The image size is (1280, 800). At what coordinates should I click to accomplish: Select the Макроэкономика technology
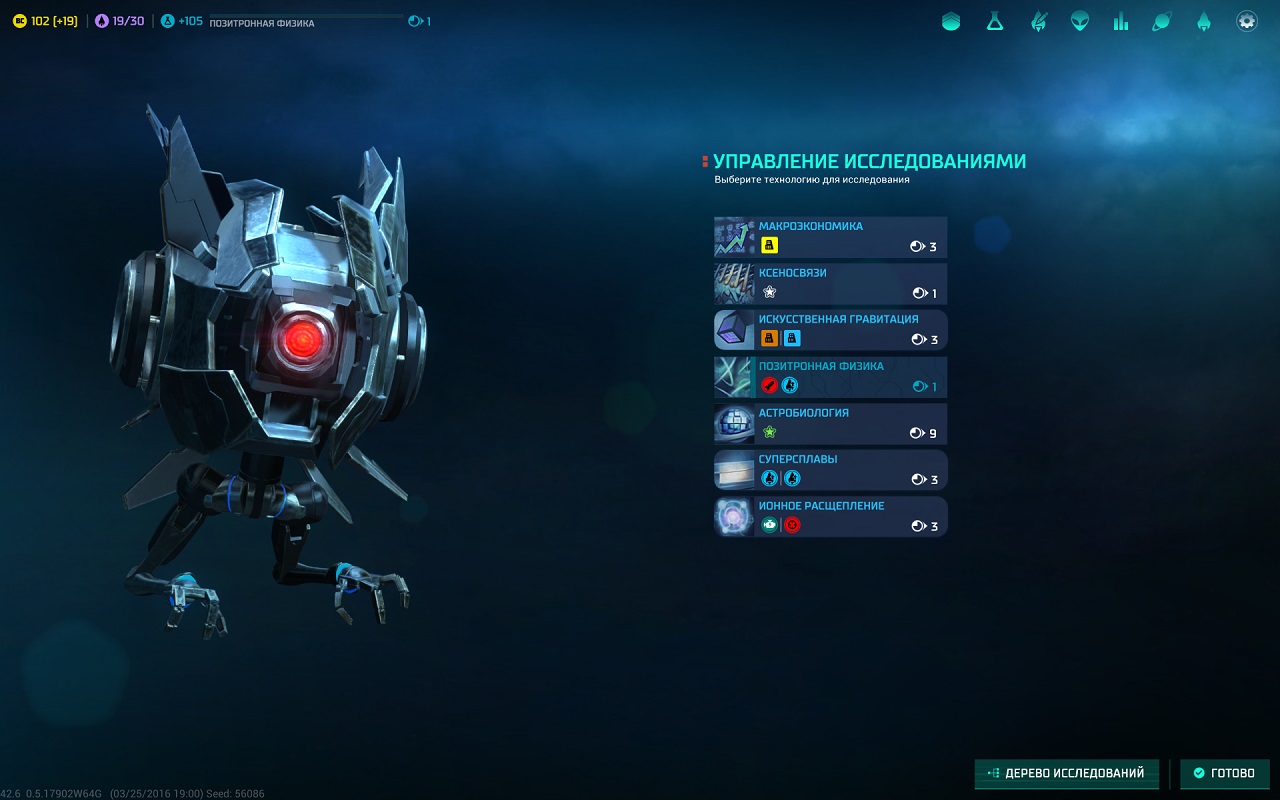pyautogui.click(x=830, y=237)
